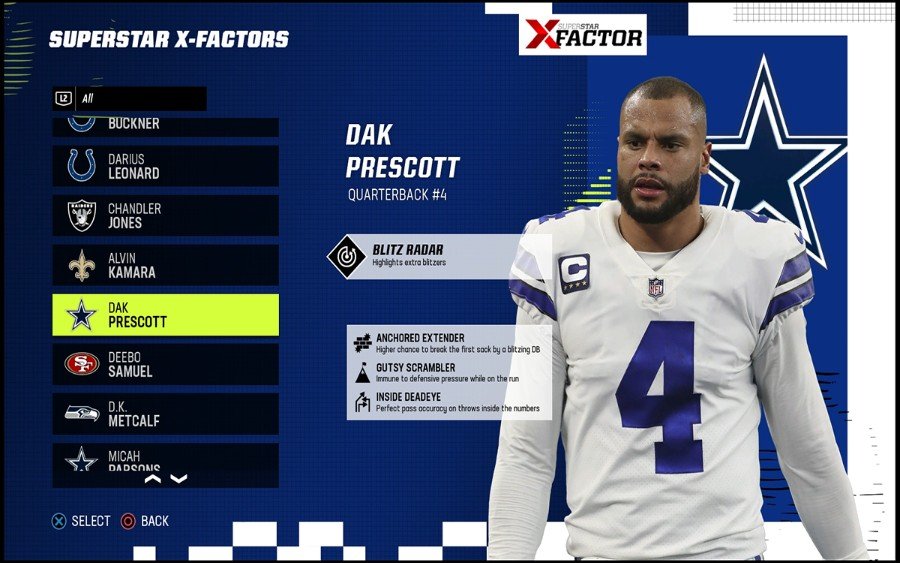
Task: Select D.K. Metcalf from the list
Action: coord(165,414)
